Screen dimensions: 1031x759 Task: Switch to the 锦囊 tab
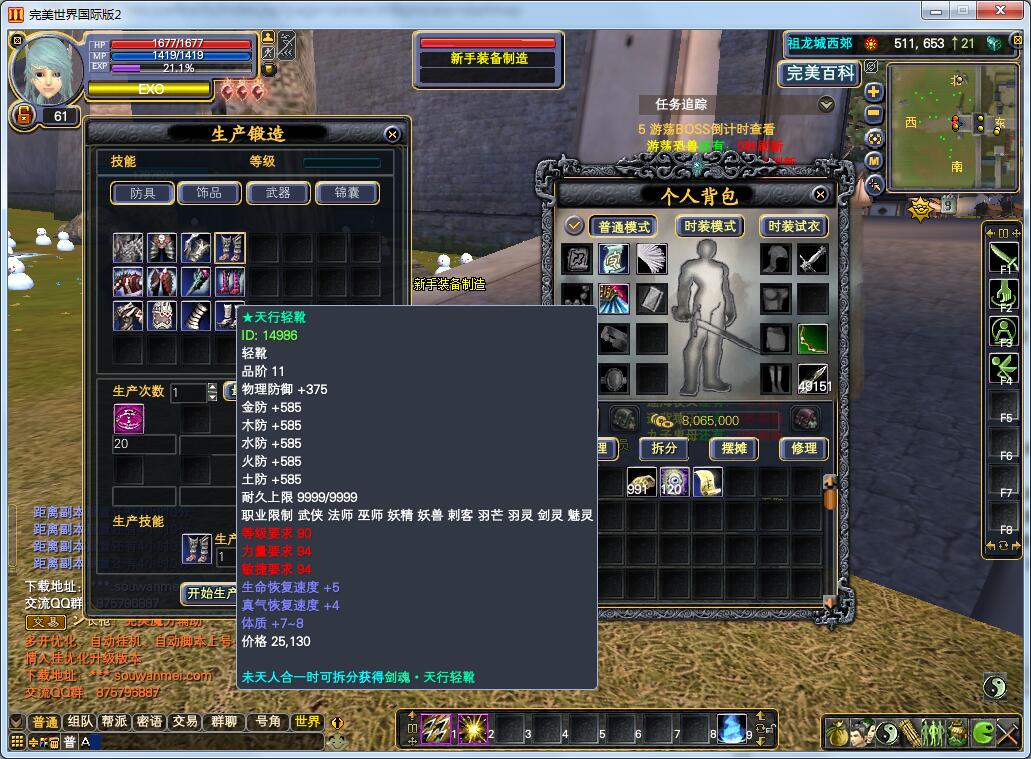[x=346, y=193]
